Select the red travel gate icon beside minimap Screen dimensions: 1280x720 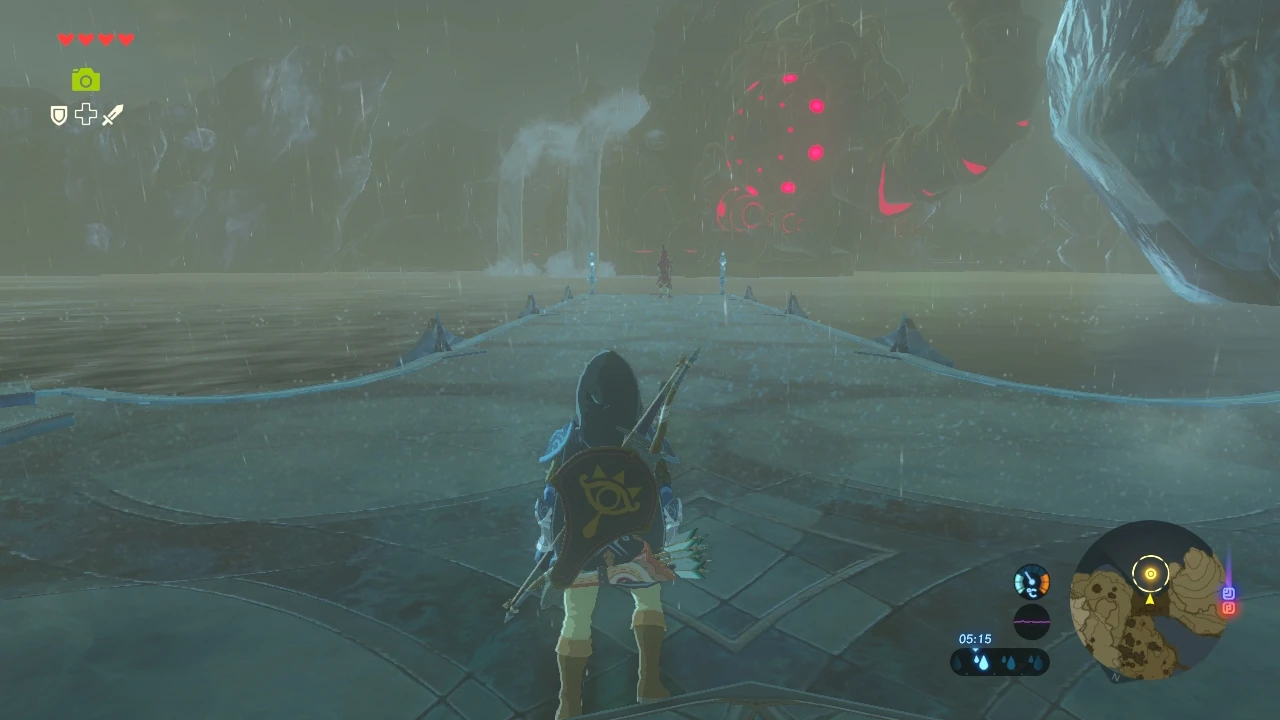1228,609
